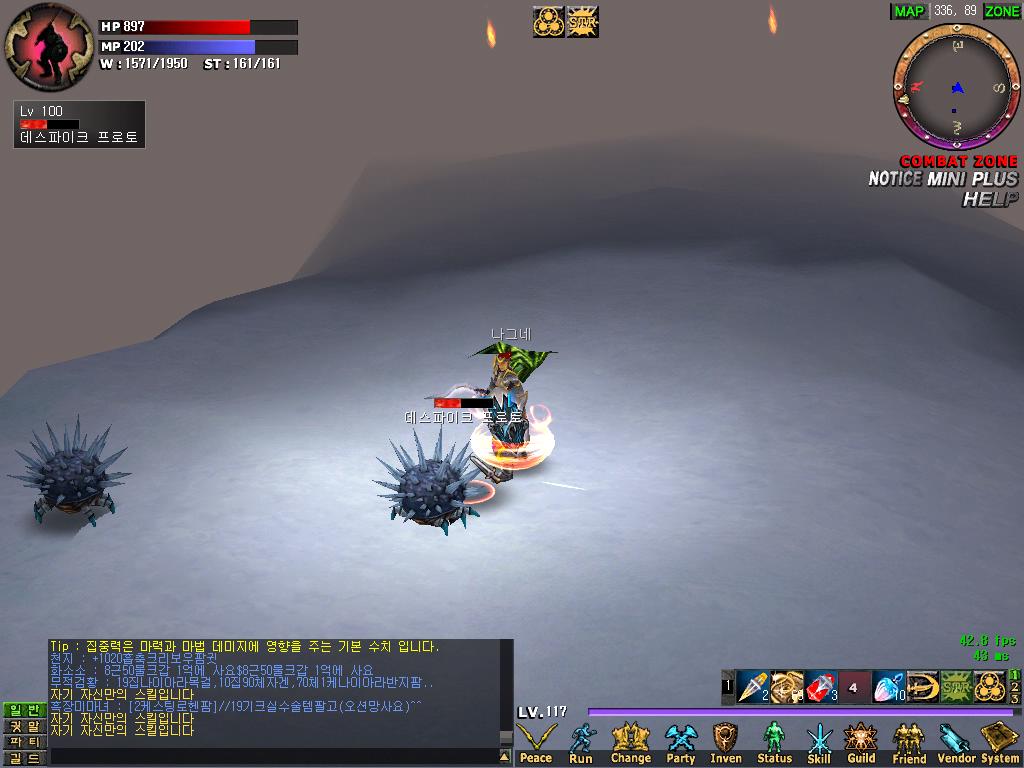1024x768 pixels.
Task: Toggle the Run movement button
Action: tap(581, 743)
